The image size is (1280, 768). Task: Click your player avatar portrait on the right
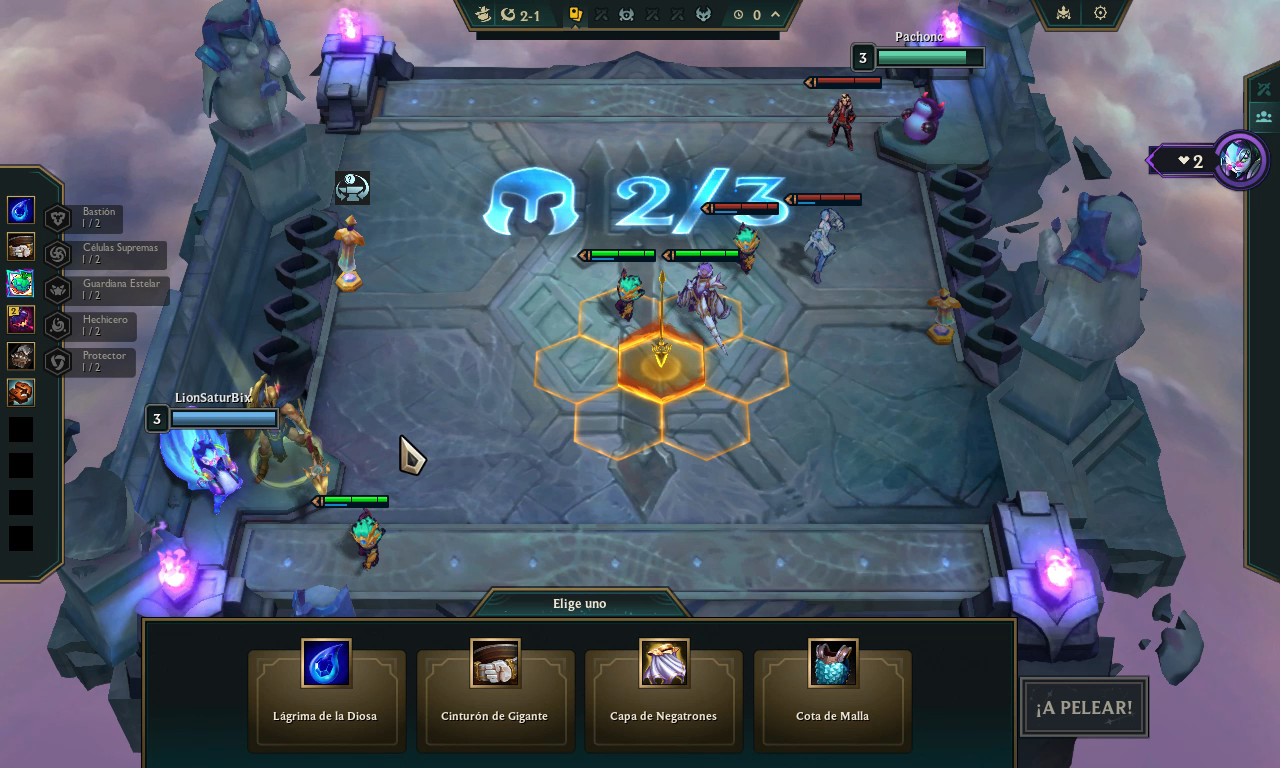tap(1238, 160)
